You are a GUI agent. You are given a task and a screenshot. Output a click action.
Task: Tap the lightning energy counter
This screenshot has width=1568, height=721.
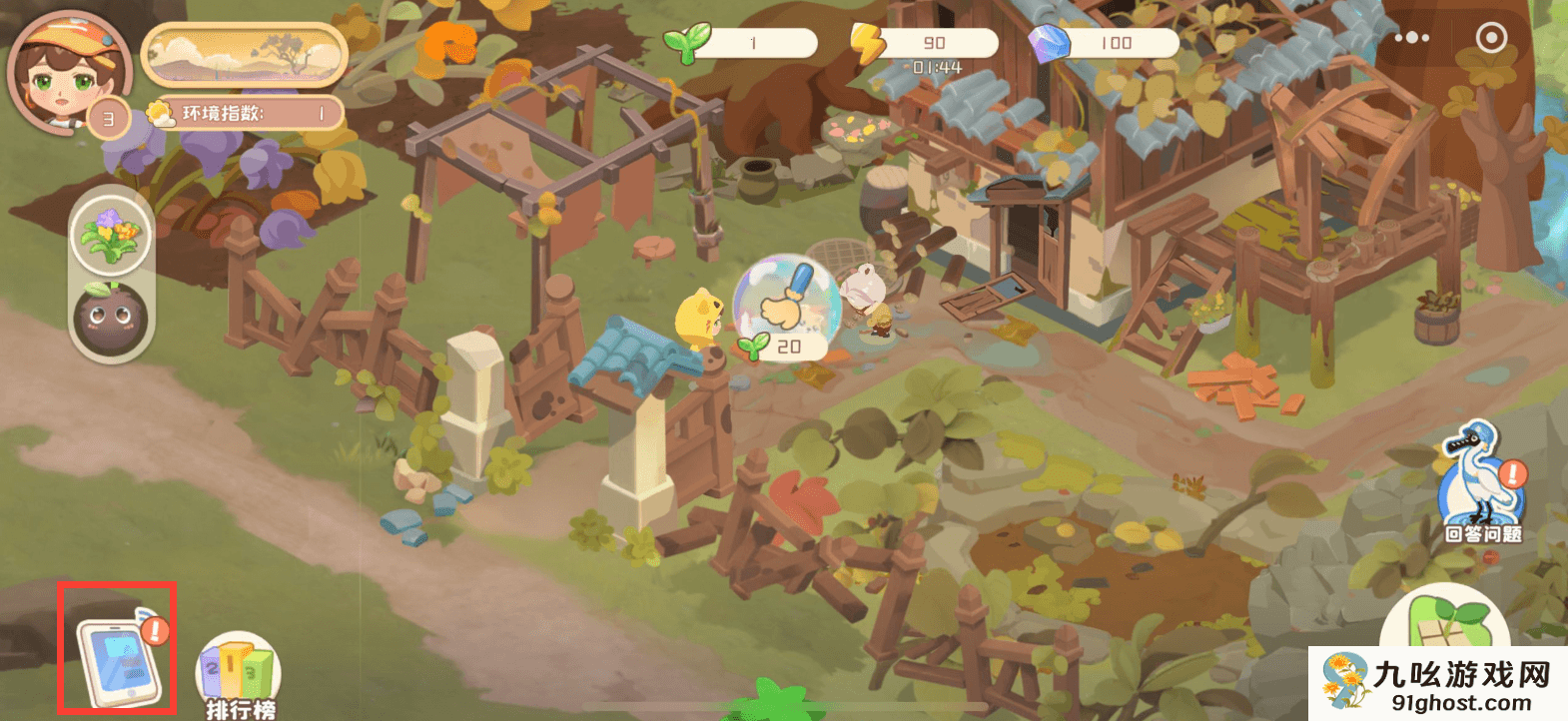click(x=925, y=43)
